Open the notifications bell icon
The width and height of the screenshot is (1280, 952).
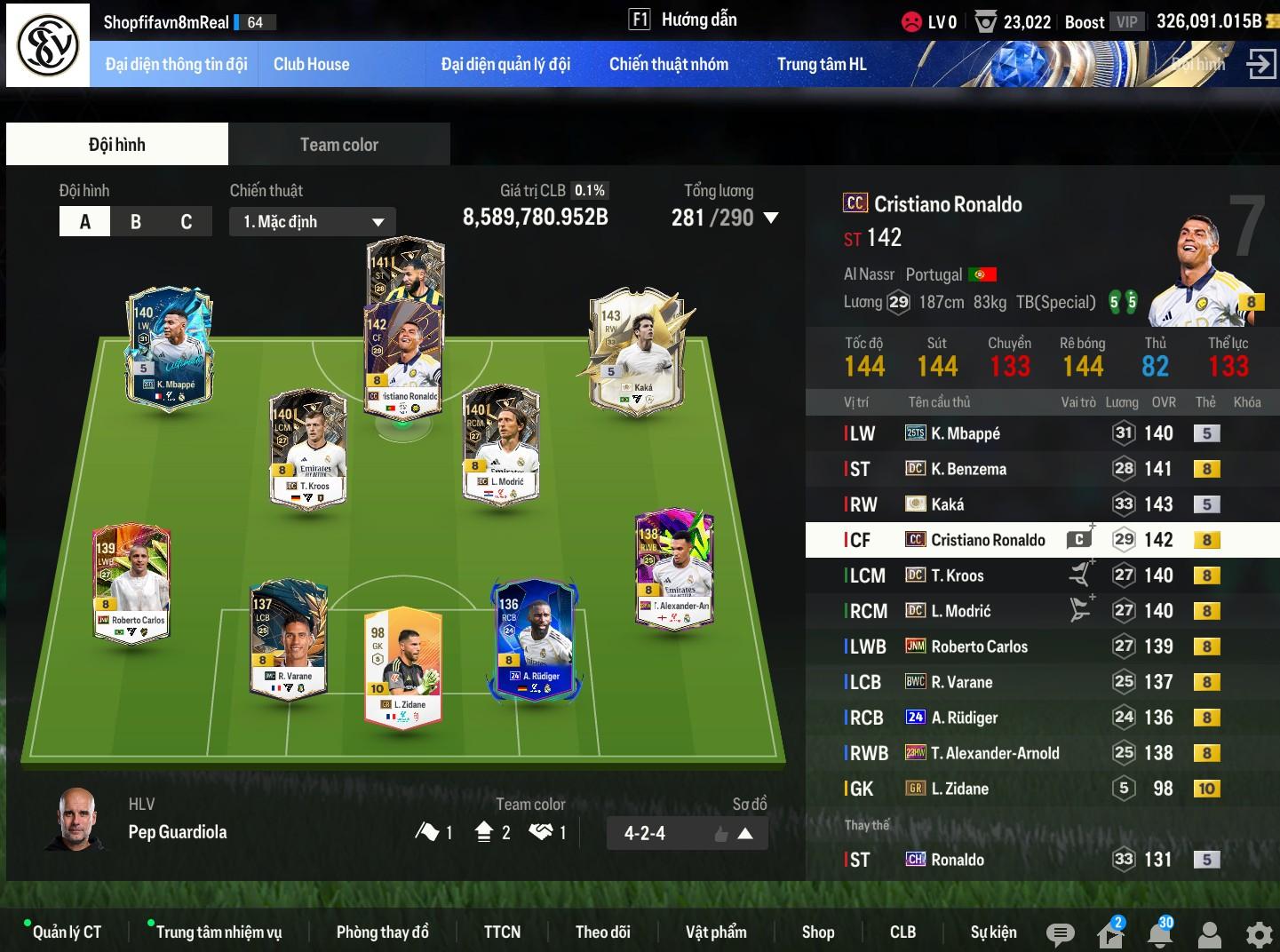click(1159, 934)
